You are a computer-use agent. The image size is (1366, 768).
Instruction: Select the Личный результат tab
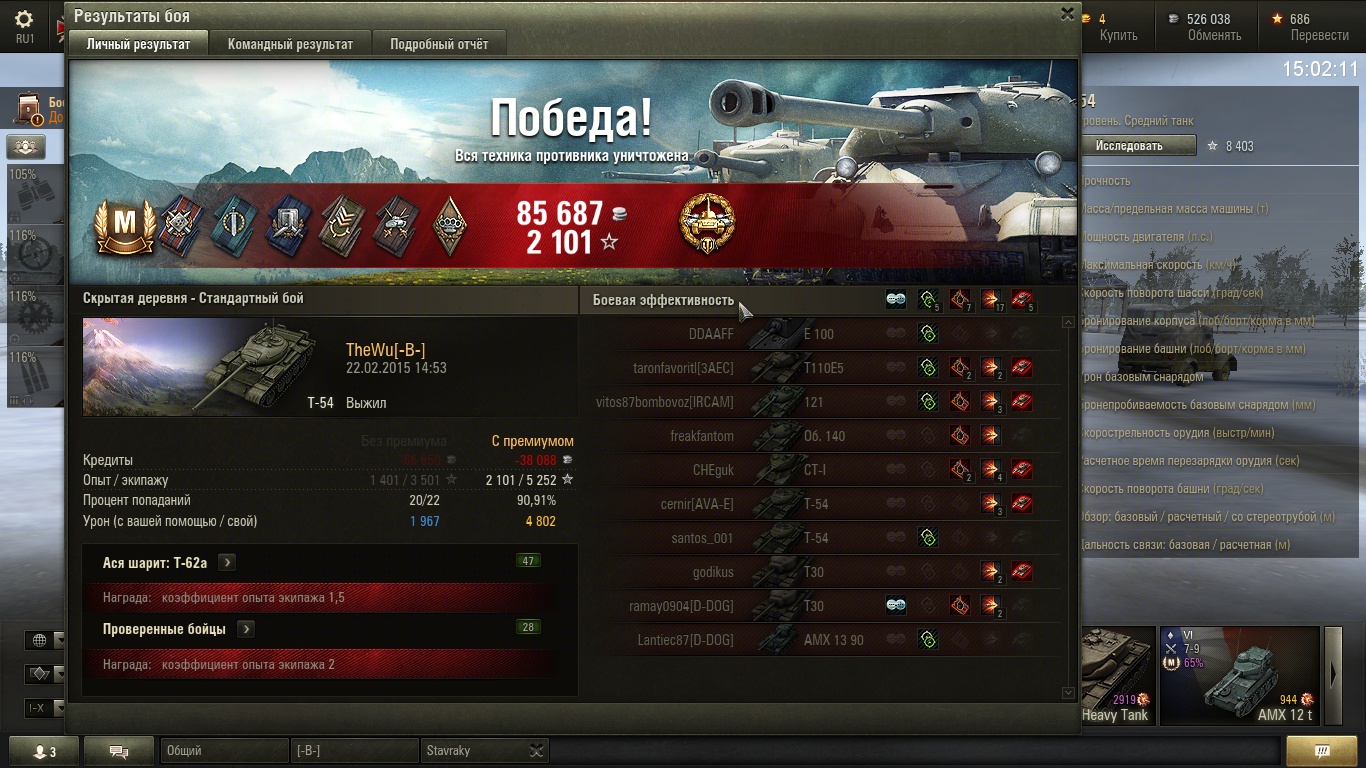pos(138,44)
